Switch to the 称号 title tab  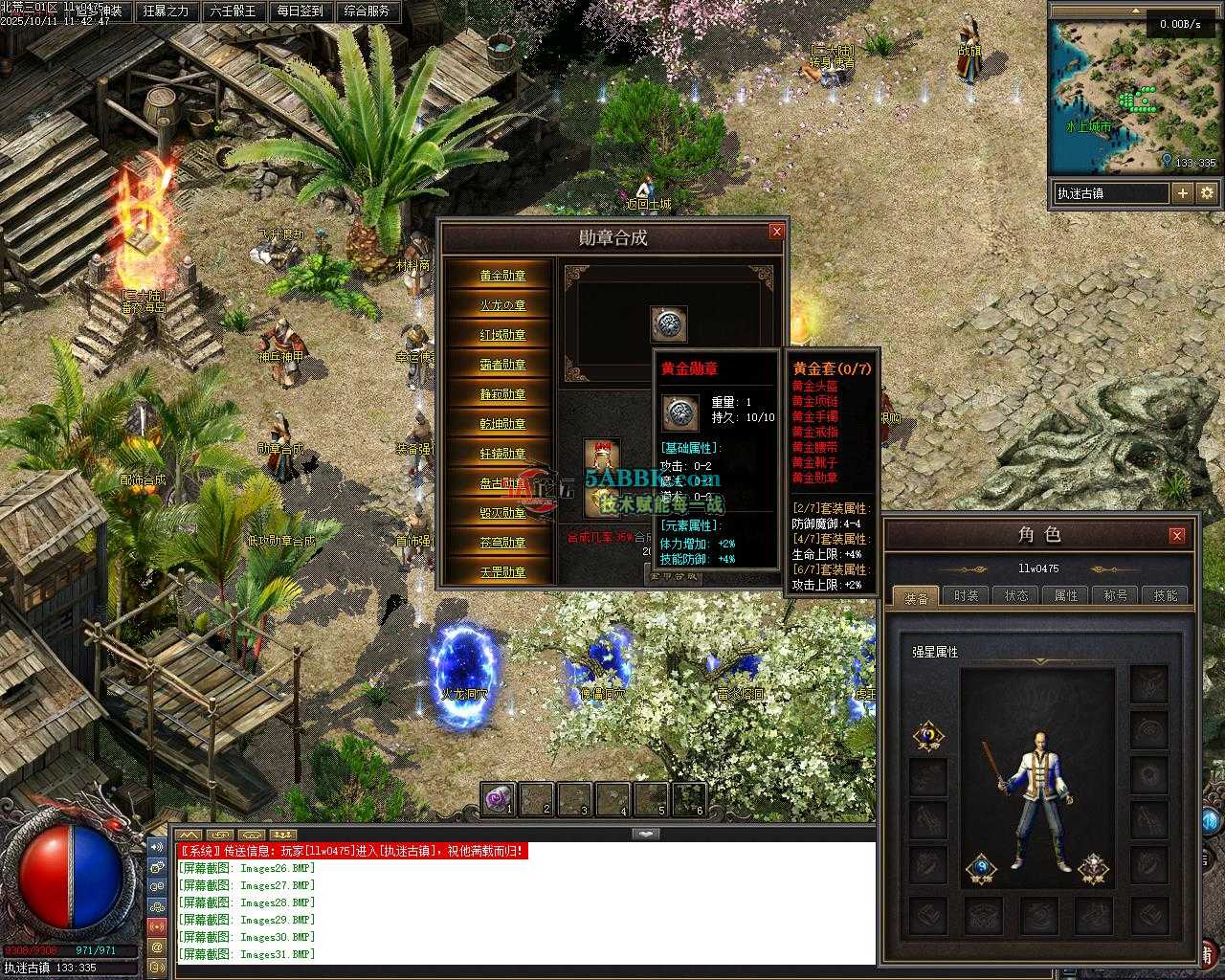[1116, 595]
